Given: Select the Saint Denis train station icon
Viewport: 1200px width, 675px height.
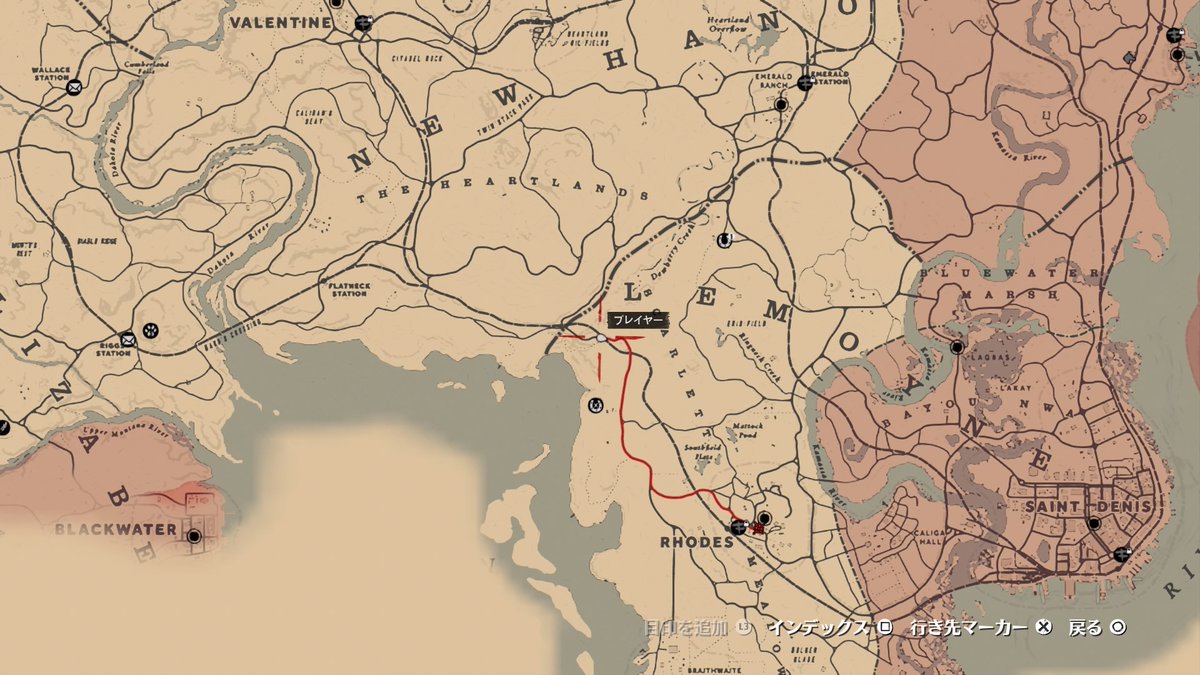Looking at the screenshot, I should (1122, 553).
